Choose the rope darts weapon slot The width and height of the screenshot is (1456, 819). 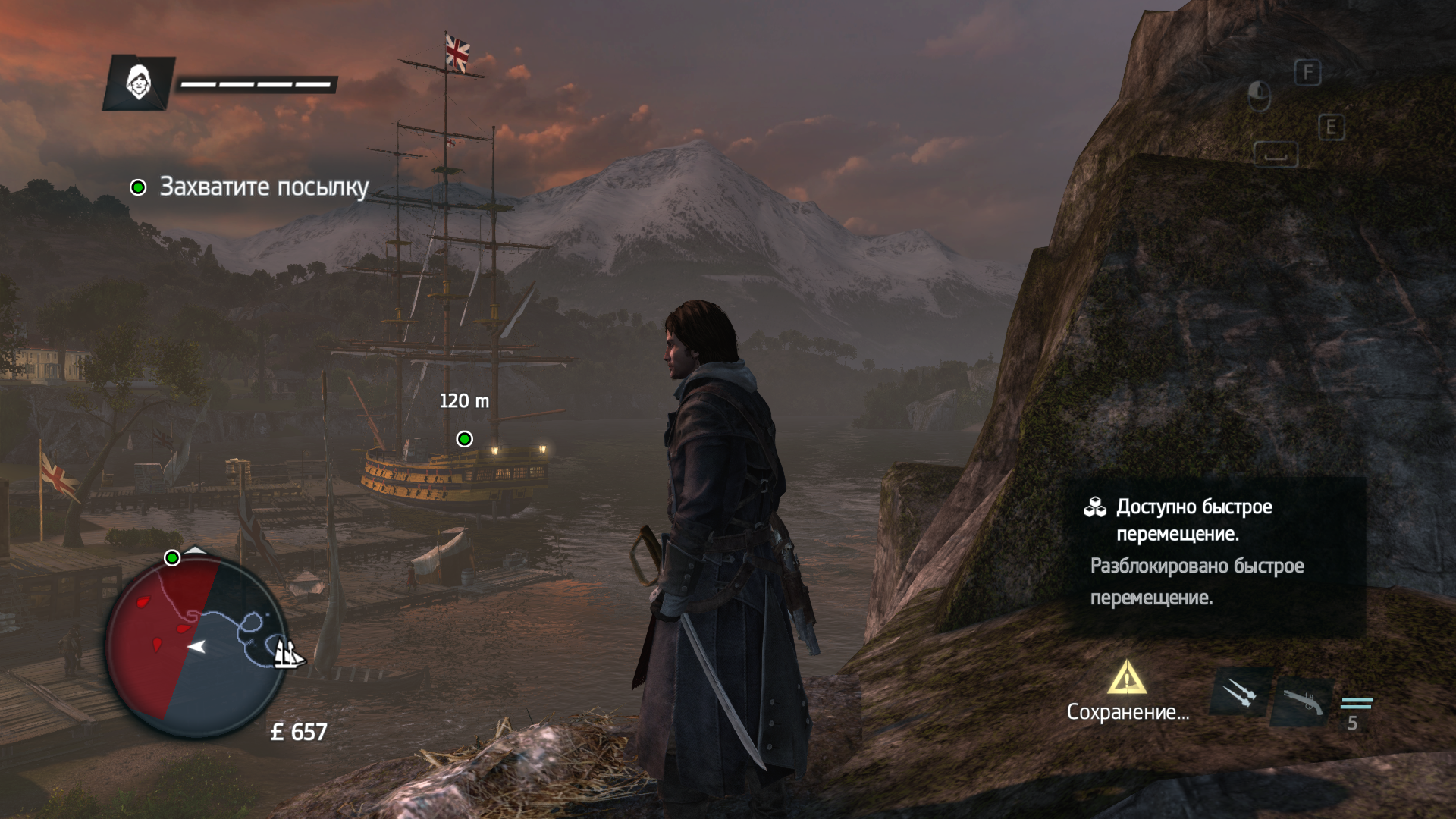click(x=1240, y=692)
